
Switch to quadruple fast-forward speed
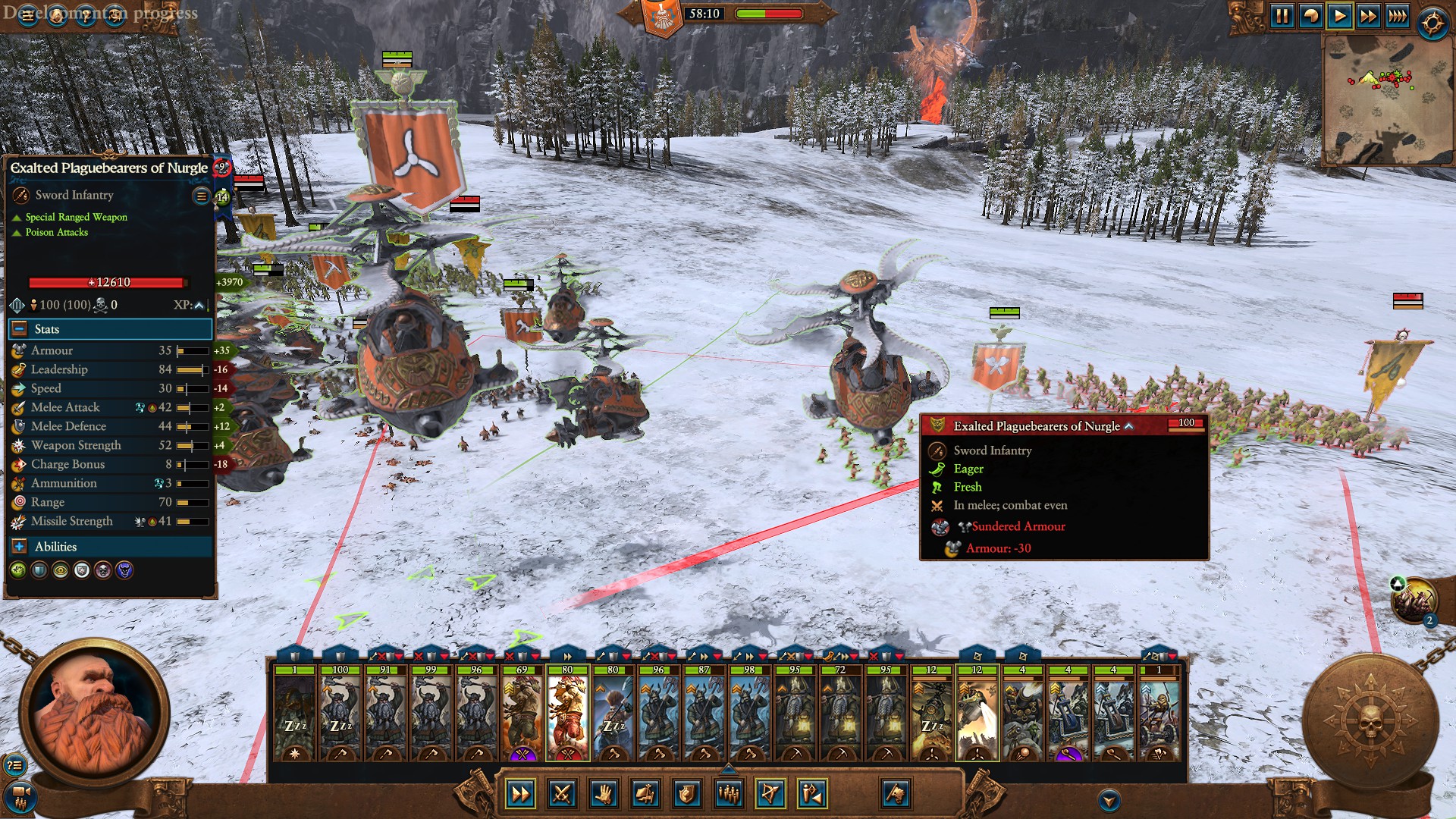pyautogui.click(x=1397, y=16)
